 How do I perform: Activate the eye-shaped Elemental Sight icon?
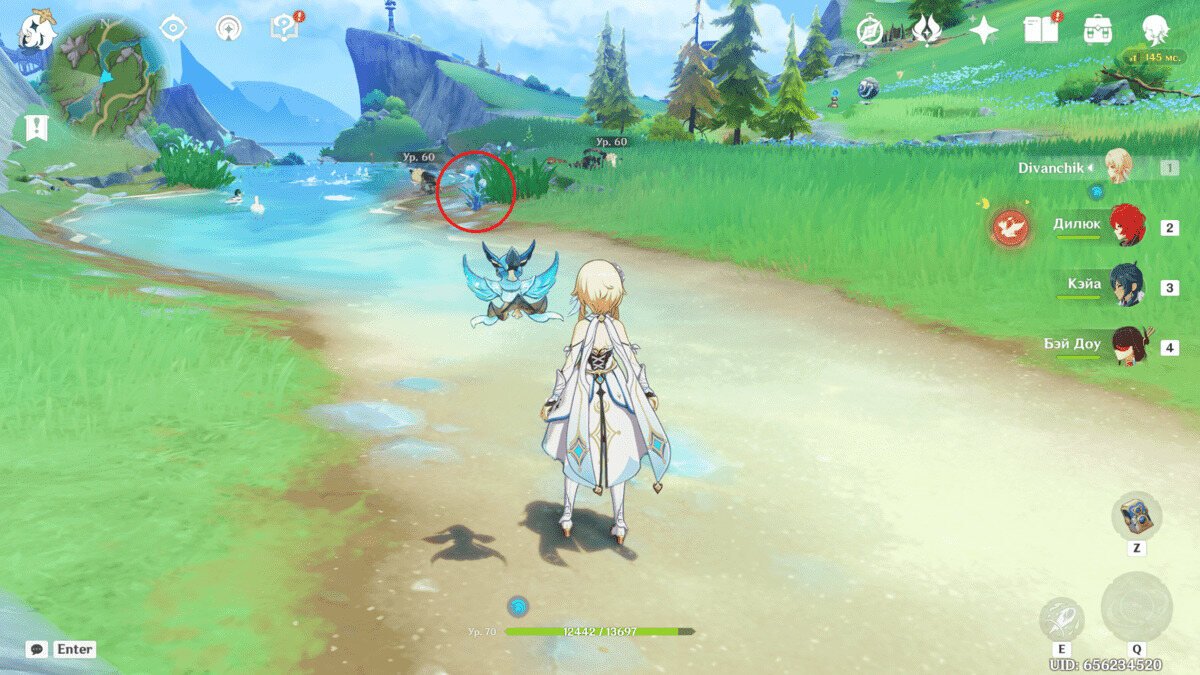point(174,28)
